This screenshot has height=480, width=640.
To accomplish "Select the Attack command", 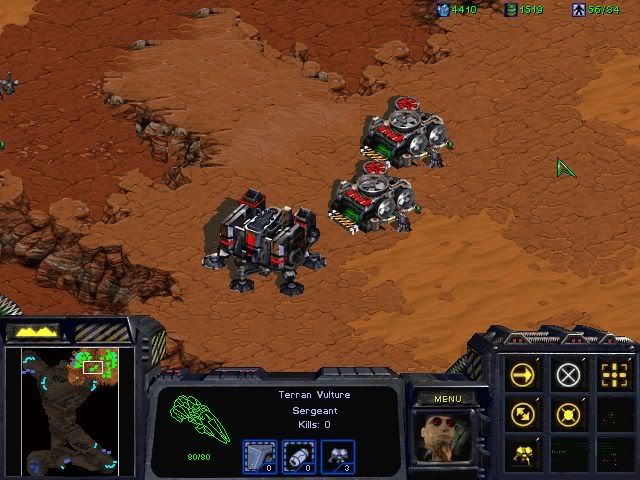I will 613,375.
